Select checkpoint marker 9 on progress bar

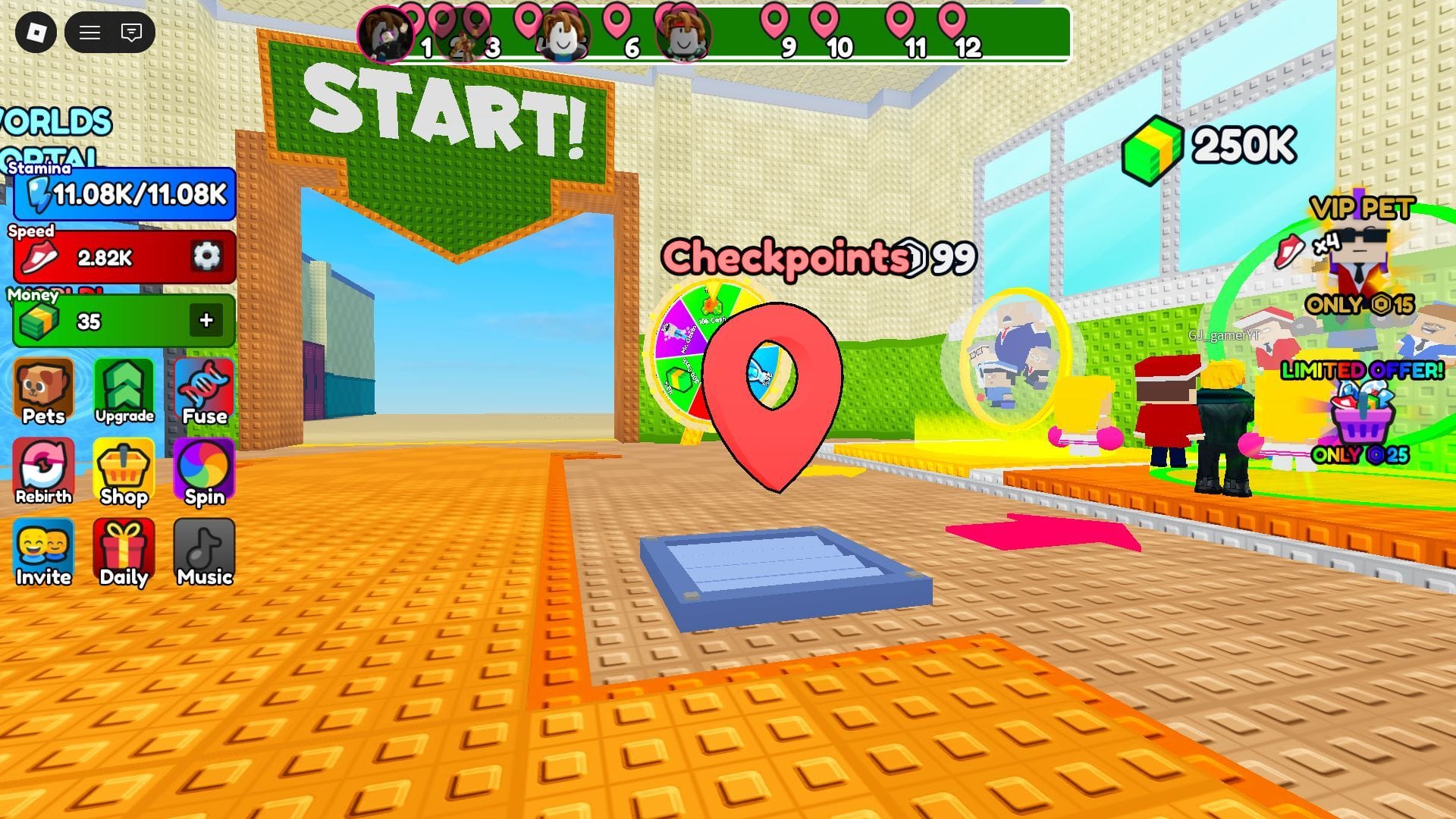click(775, 19)
